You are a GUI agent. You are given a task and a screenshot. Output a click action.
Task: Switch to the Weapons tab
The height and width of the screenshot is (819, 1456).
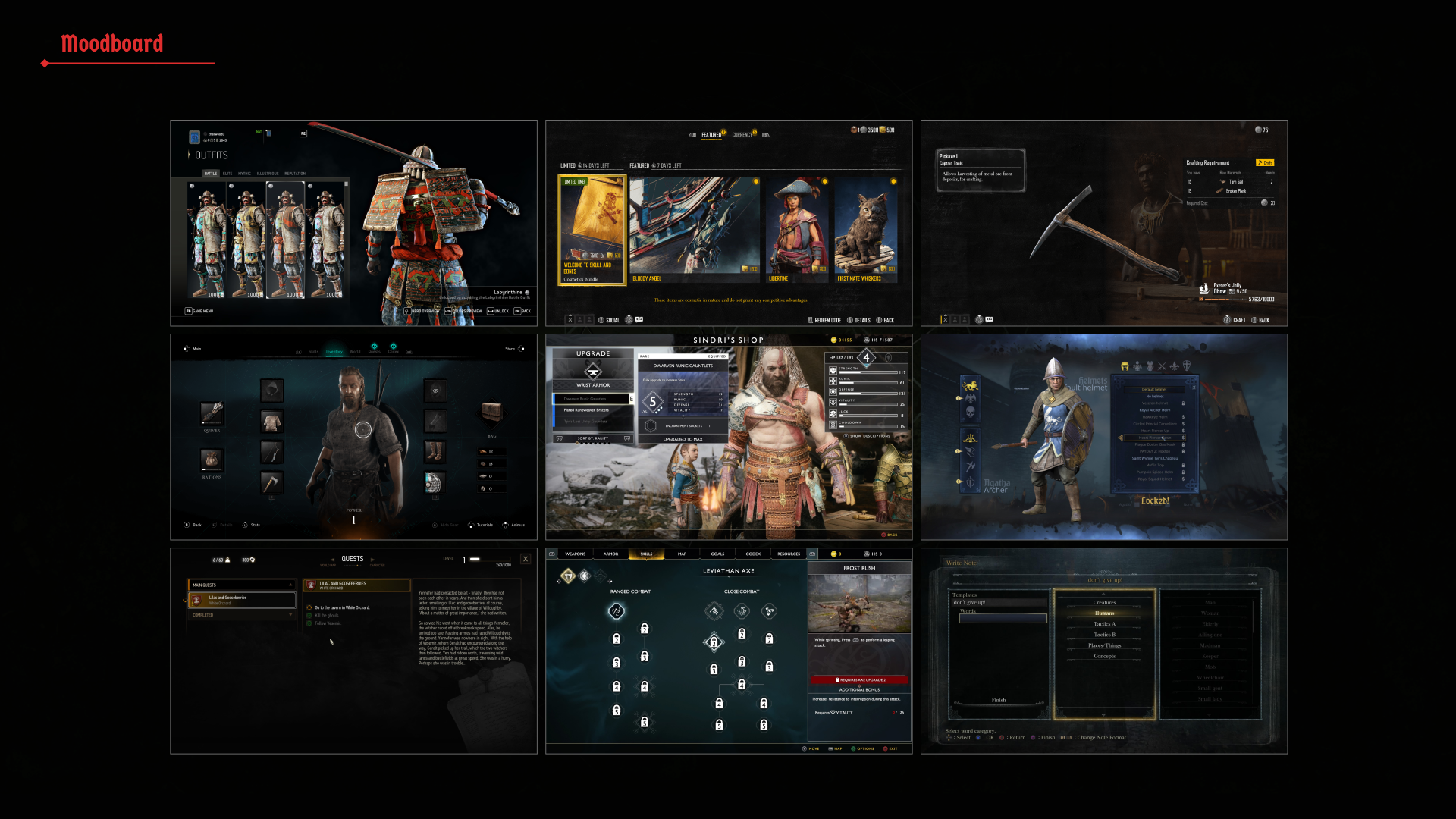(x=576, y=554)
